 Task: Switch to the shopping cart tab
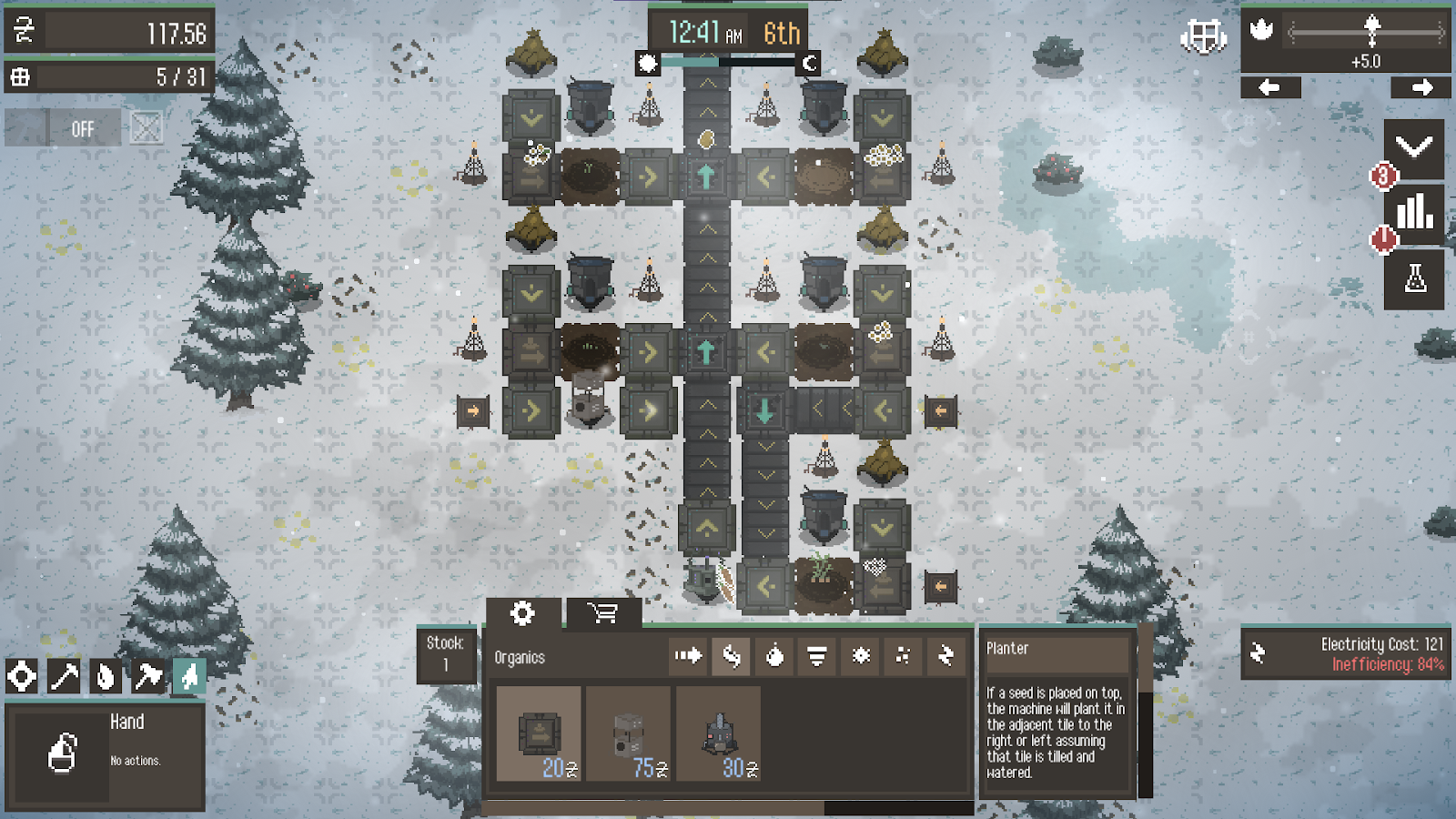tap(602, 613)
